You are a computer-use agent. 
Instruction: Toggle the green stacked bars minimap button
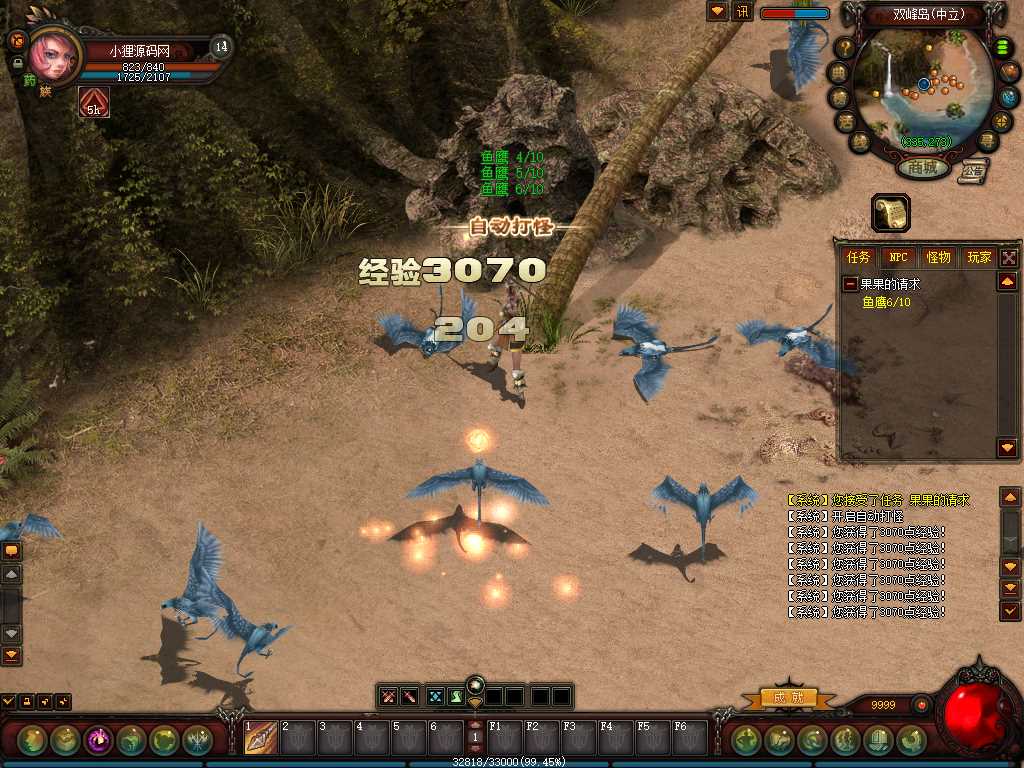[1002, 48]
